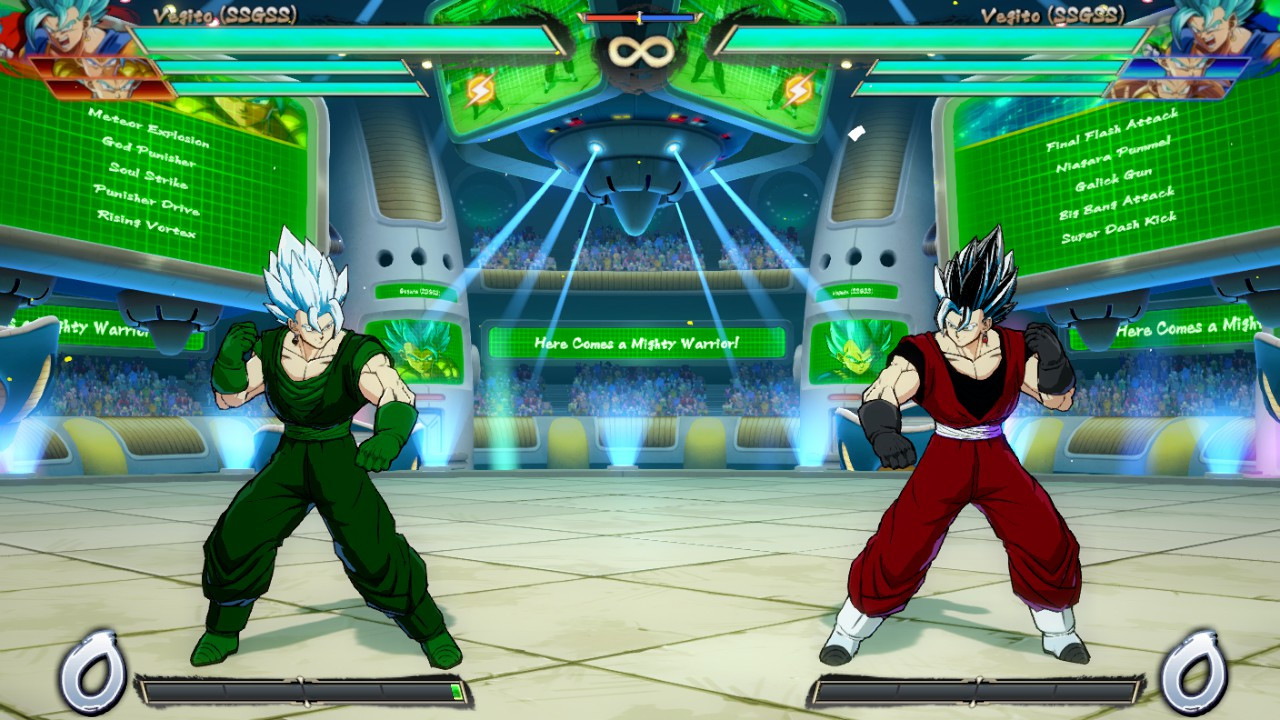Click the left Vegito (SSGSS) name label

click(x=225, y=15)
